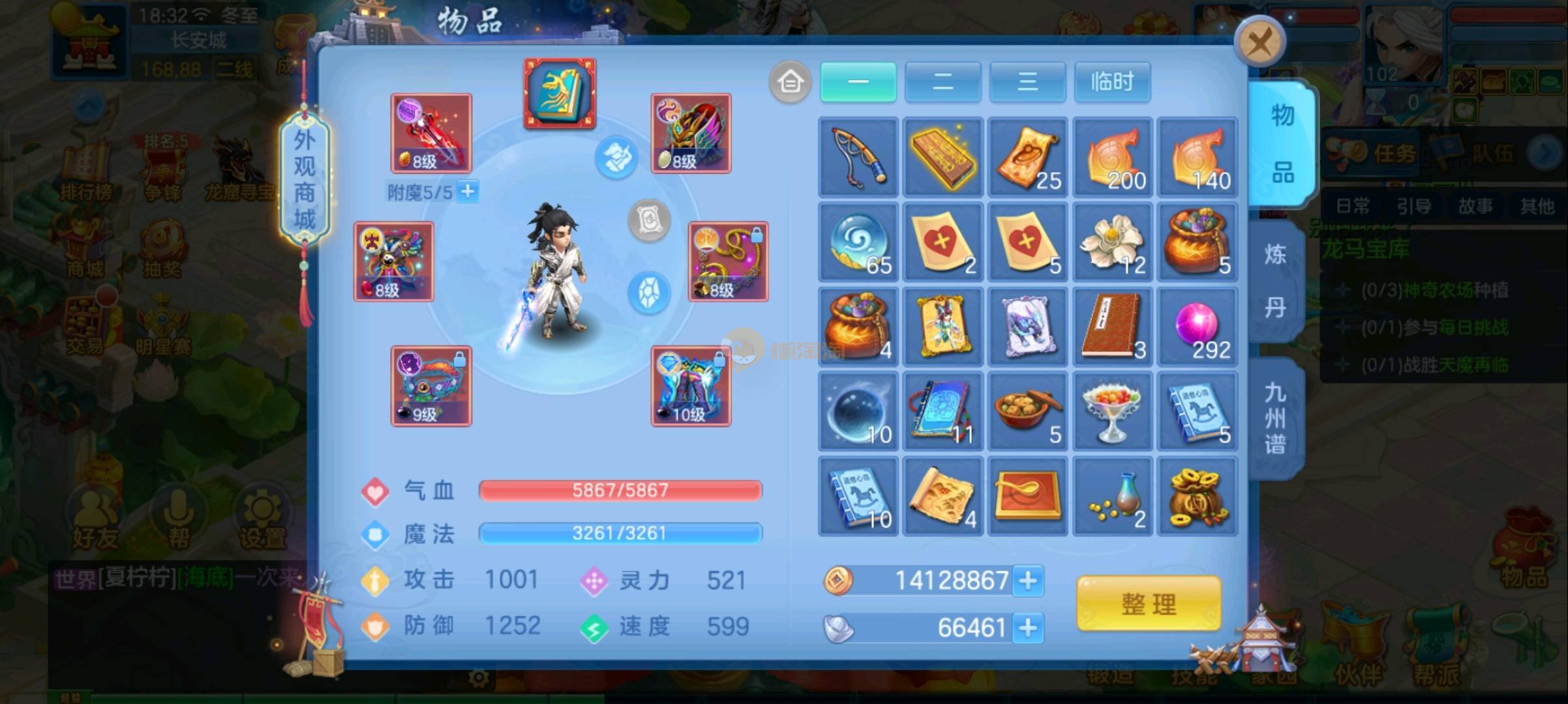Add silver ingots with plus button
The width and height of the screenshot is (1568, 704).
point(1028,628)
